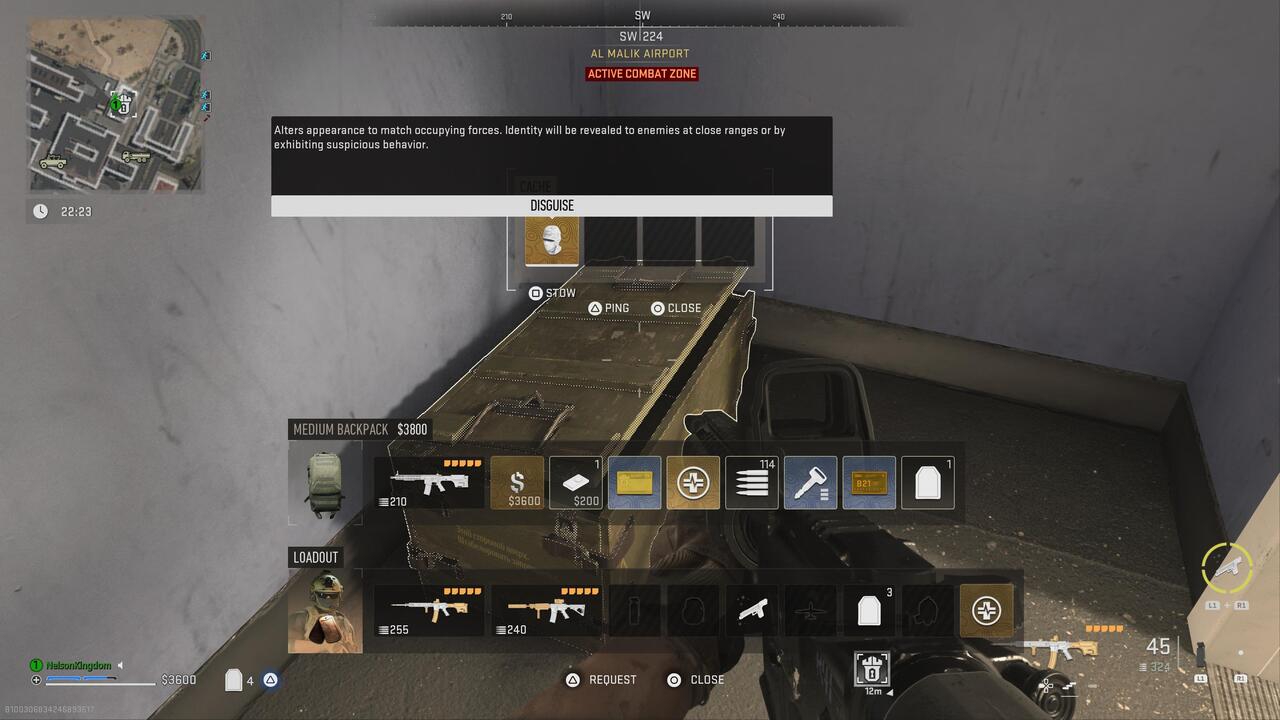Select the assault rifle in the Medium Backpack
The image size is (1280, 720).
click(x=428, y=482)
